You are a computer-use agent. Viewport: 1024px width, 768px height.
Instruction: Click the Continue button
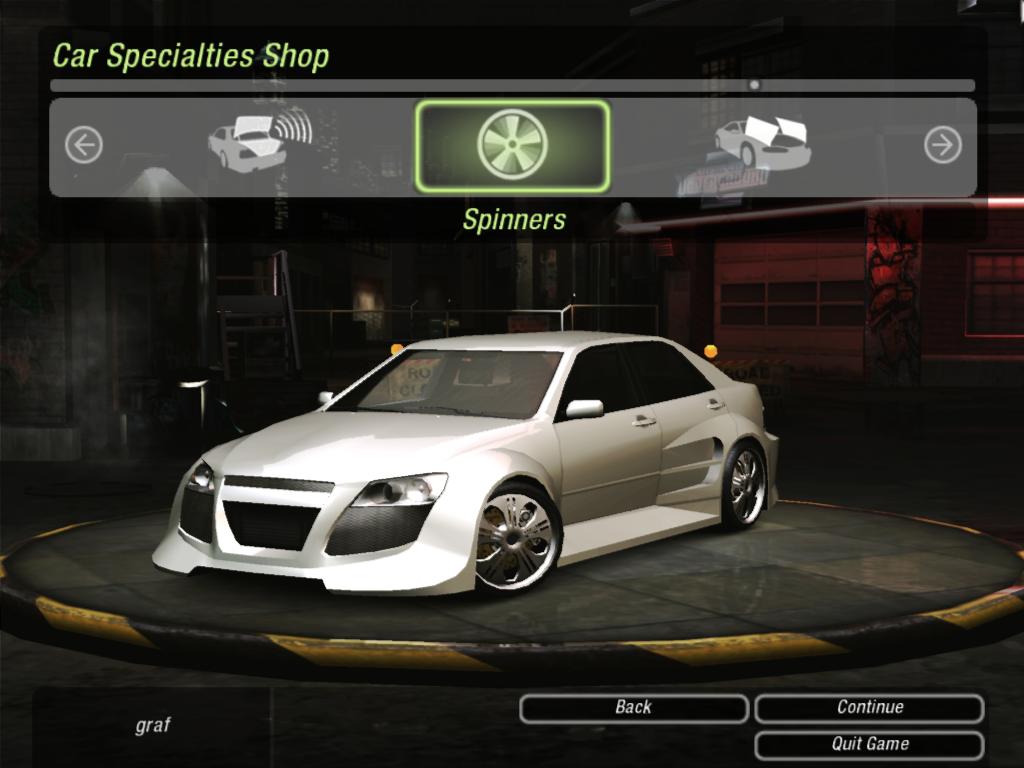pos(869,708)
